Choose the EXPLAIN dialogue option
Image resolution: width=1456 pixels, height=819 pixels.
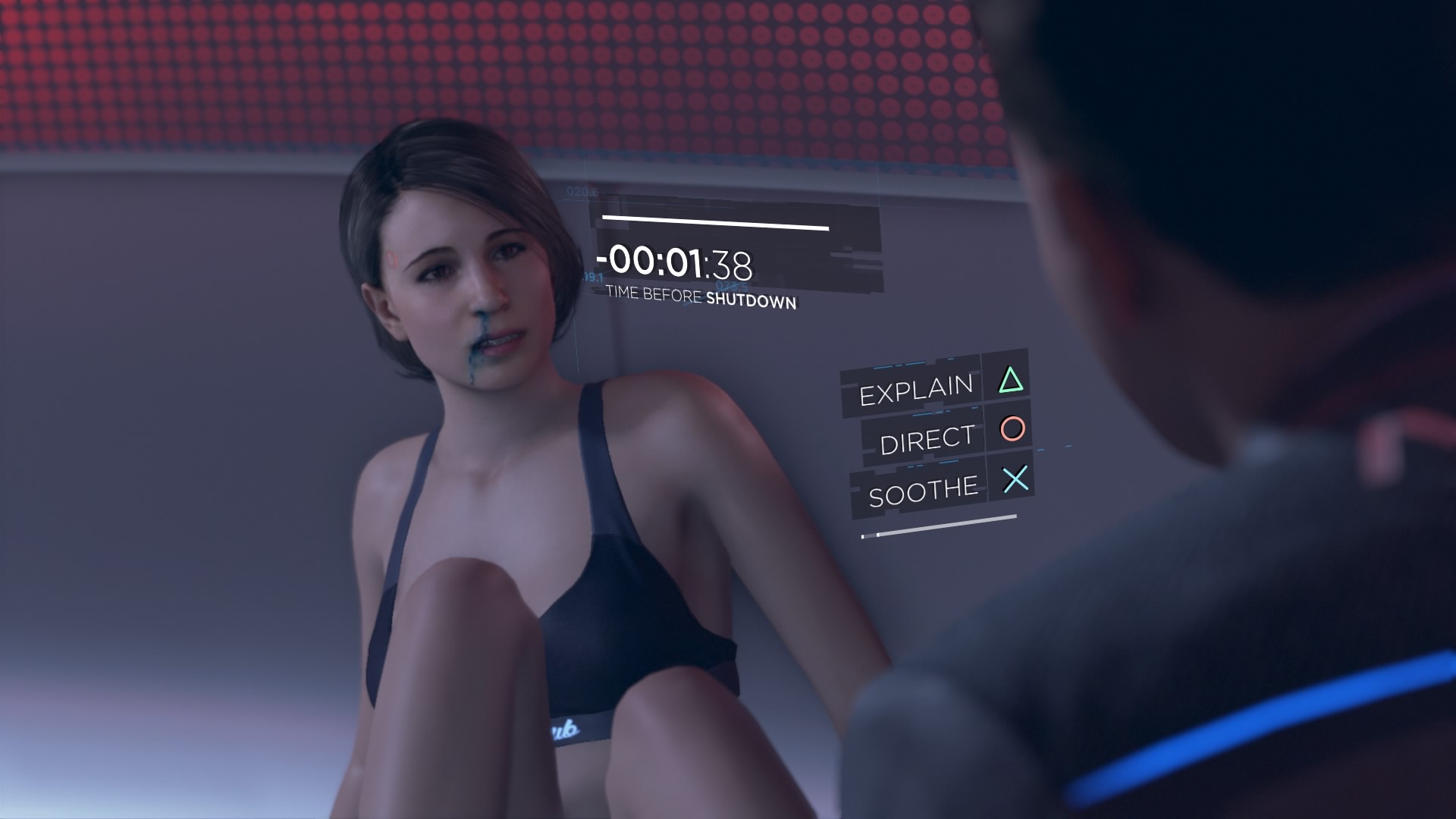[916, 391]
